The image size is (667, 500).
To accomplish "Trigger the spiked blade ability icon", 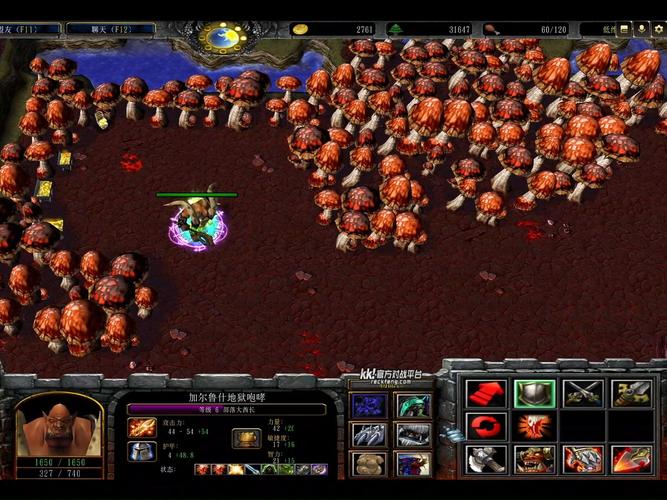I will 582,459.
